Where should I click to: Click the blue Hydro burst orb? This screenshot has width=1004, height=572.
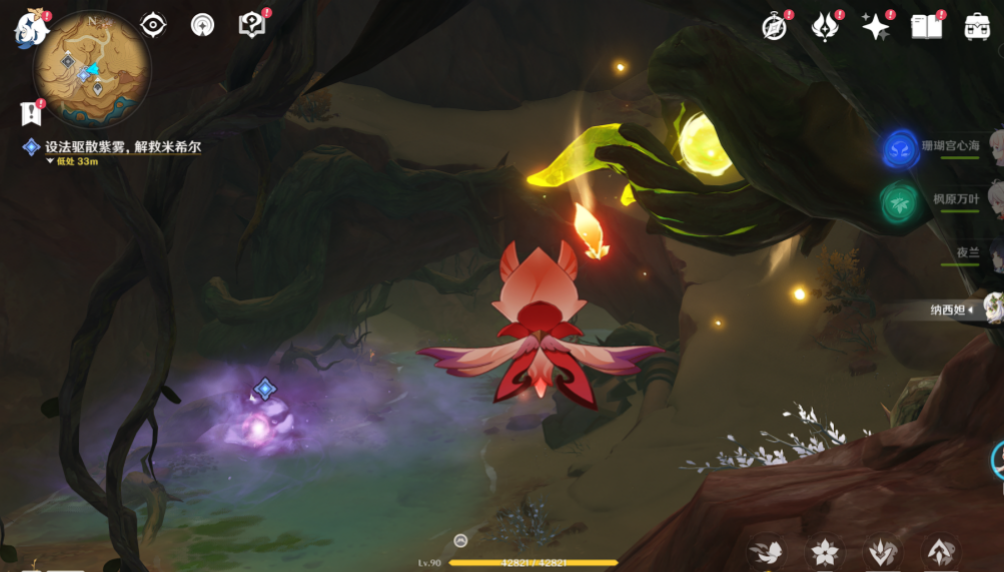pos(900,149)
